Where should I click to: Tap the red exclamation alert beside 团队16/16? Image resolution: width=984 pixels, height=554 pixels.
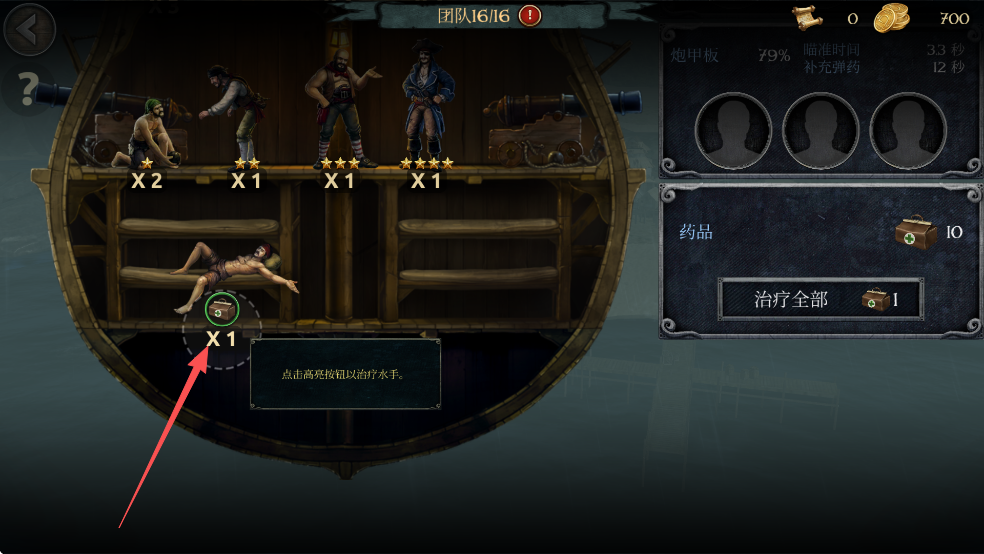[x=530, y=15]
